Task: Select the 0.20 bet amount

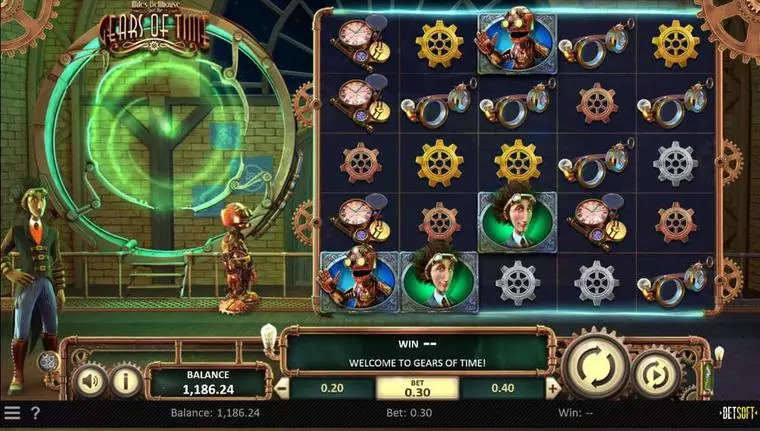Action: (x=331, y=388)
